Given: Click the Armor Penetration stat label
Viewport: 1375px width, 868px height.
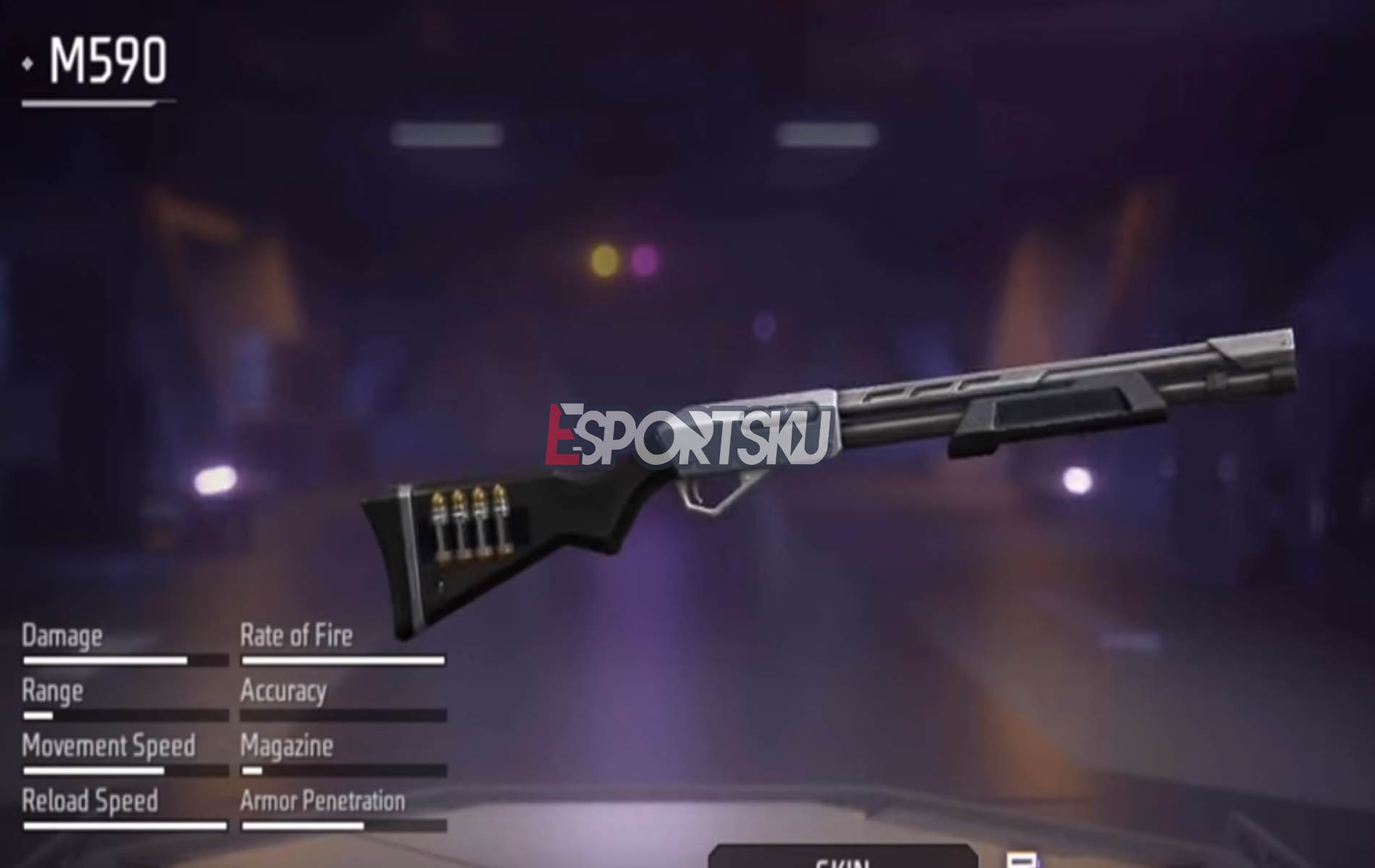Looking at the screenshot, I should click(323, 802).
